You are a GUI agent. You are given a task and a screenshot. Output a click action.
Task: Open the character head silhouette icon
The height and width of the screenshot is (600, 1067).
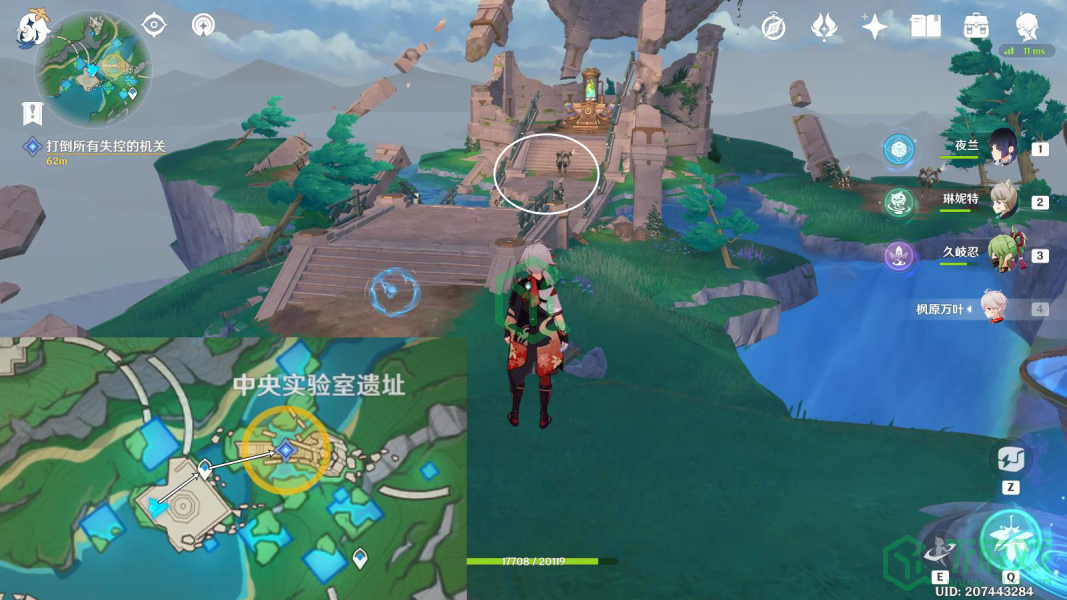pos(1027,25)
